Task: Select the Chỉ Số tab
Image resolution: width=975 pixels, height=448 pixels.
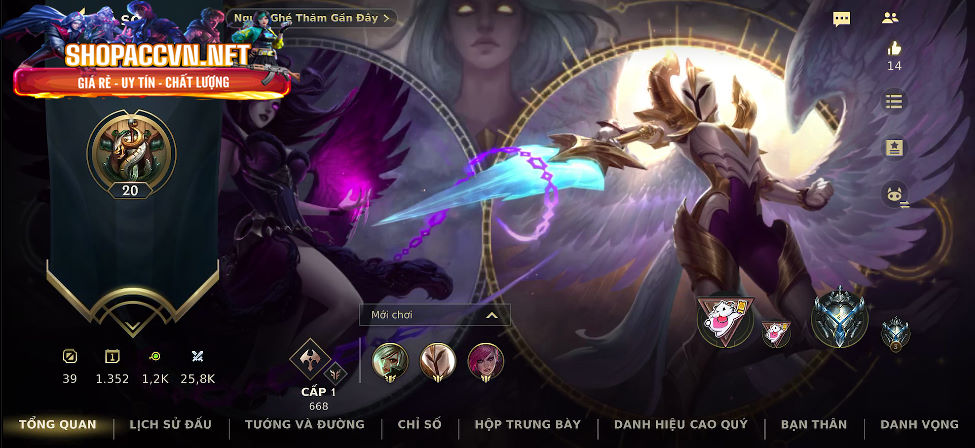Action: pyautogui.click(x=420, y=425)
